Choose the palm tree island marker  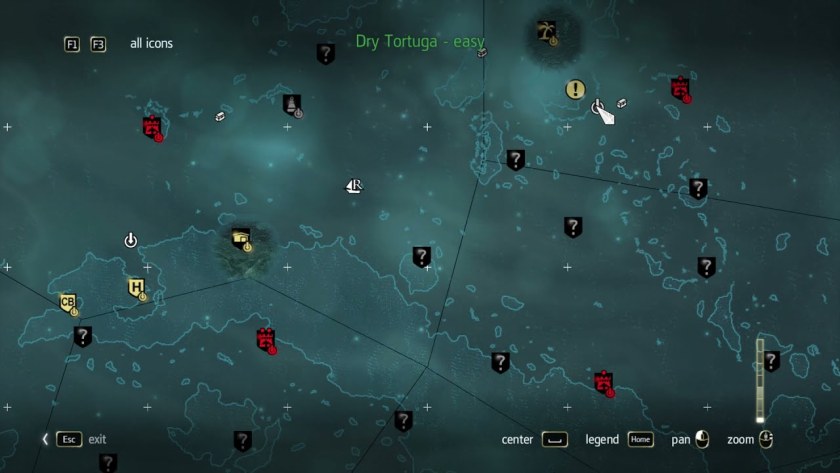coord(546,32)
